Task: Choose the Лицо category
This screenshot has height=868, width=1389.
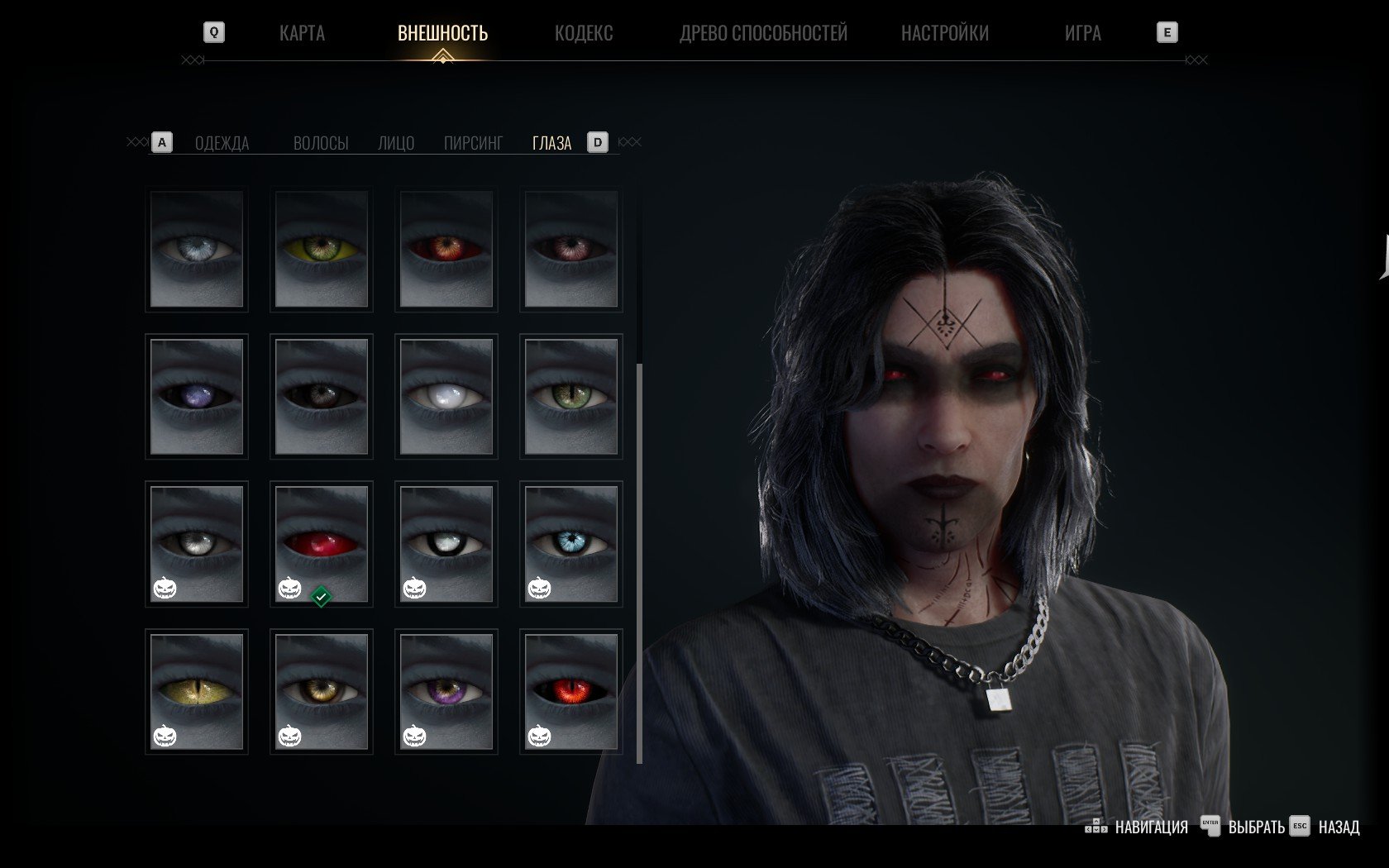Action: coord(396,143)
